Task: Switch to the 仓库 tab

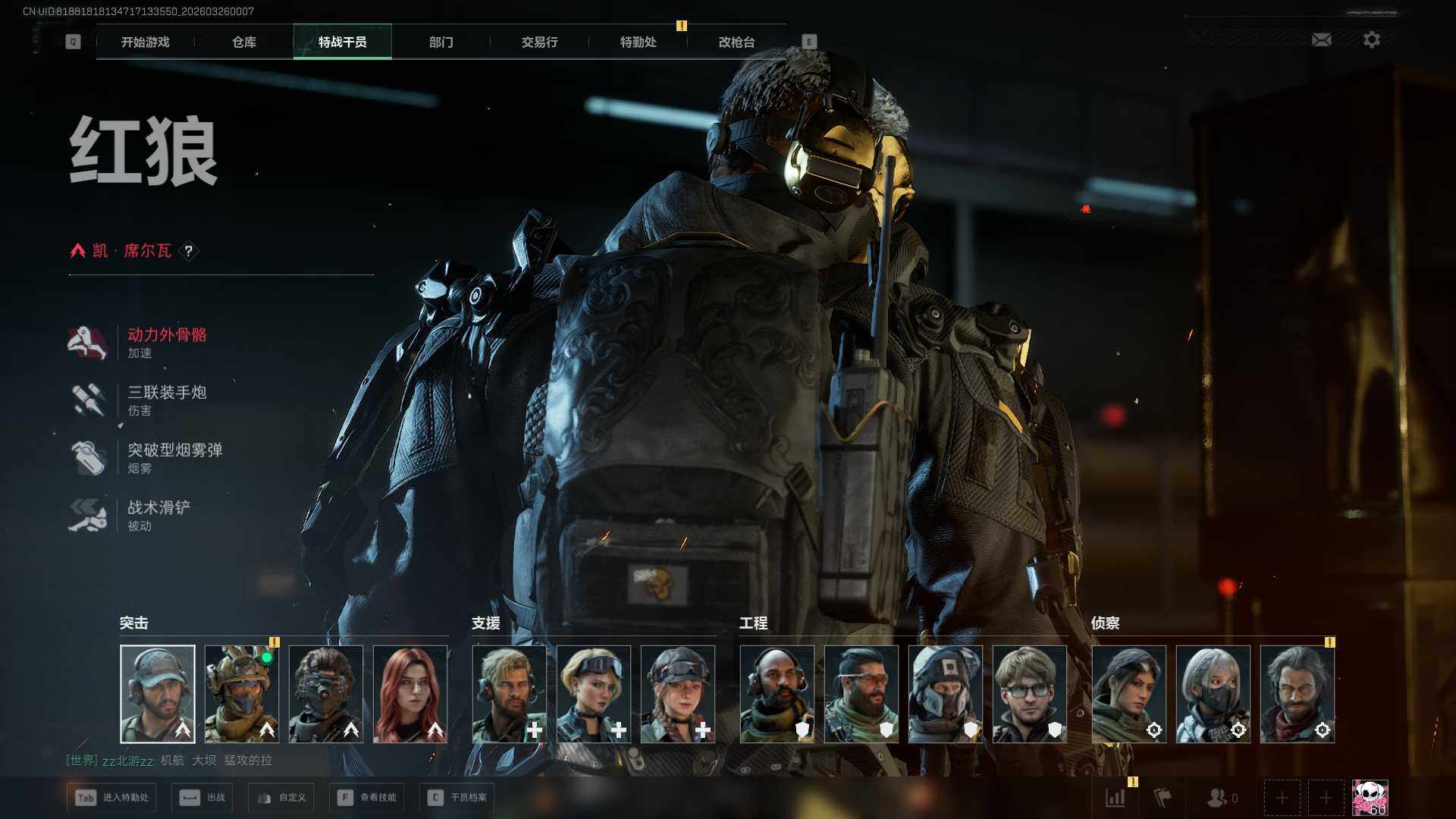Action: (x=244, y=42)
